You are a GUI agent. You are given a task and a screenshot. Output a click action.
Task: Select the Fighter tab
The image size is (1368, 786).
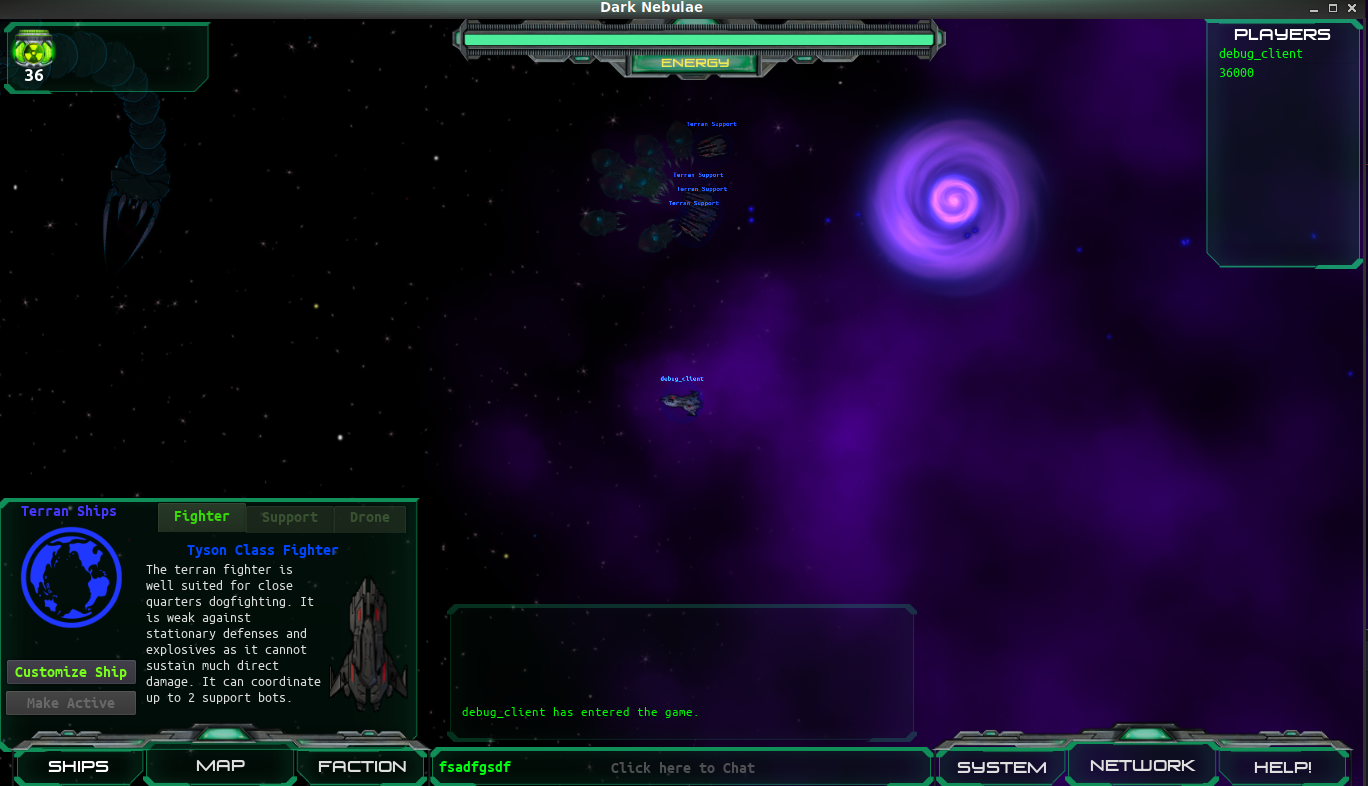point(201,516)
